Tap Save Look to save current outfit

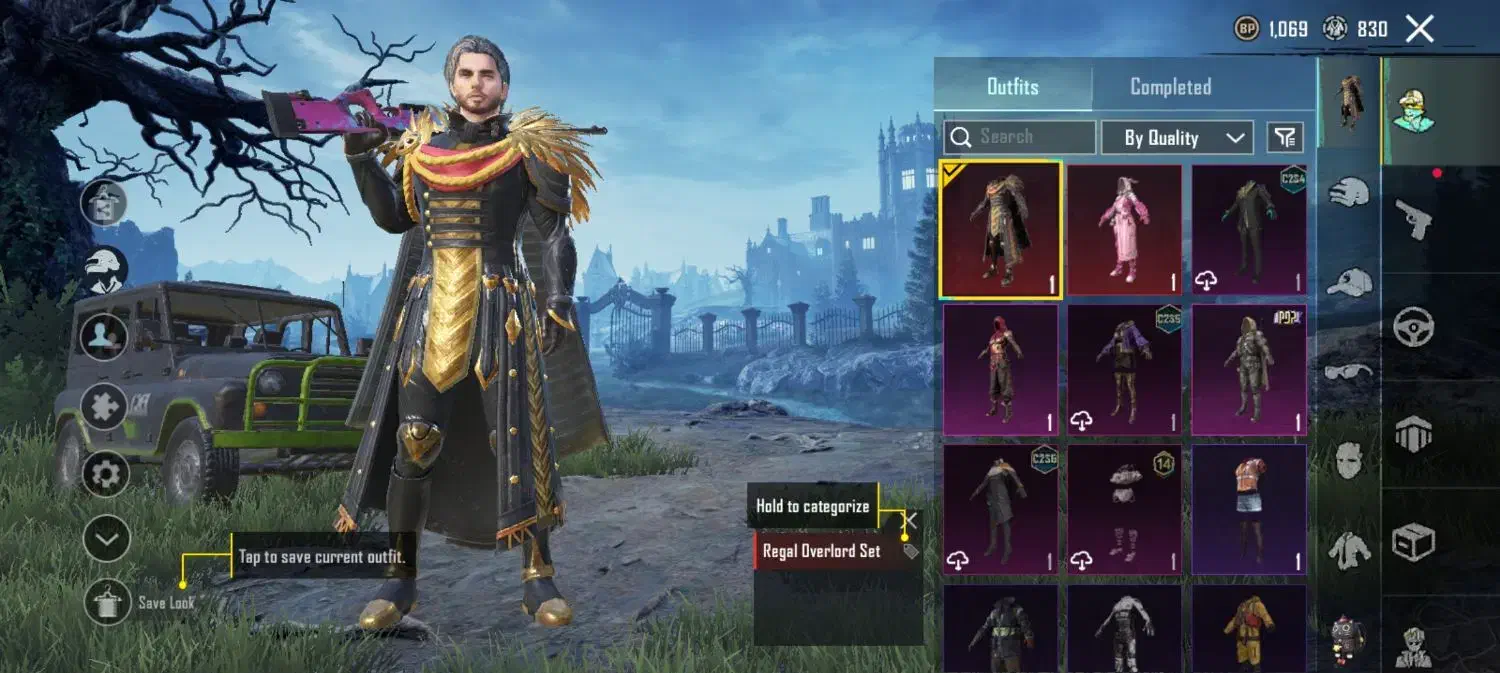coord(108,602)
